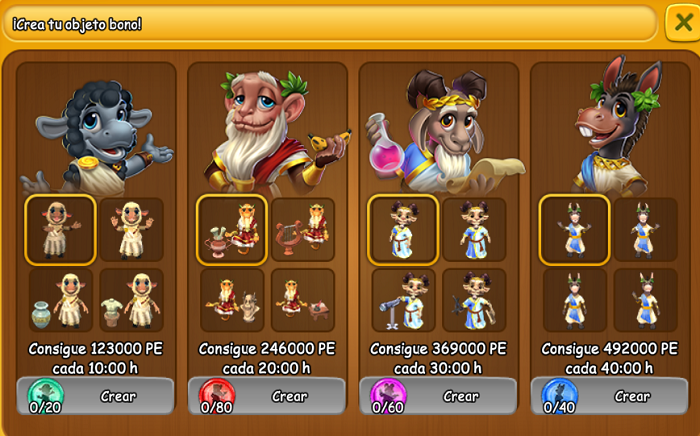Click Crear under the 123000 PE reward
This screenshot has width=700, height=436.
118,396
